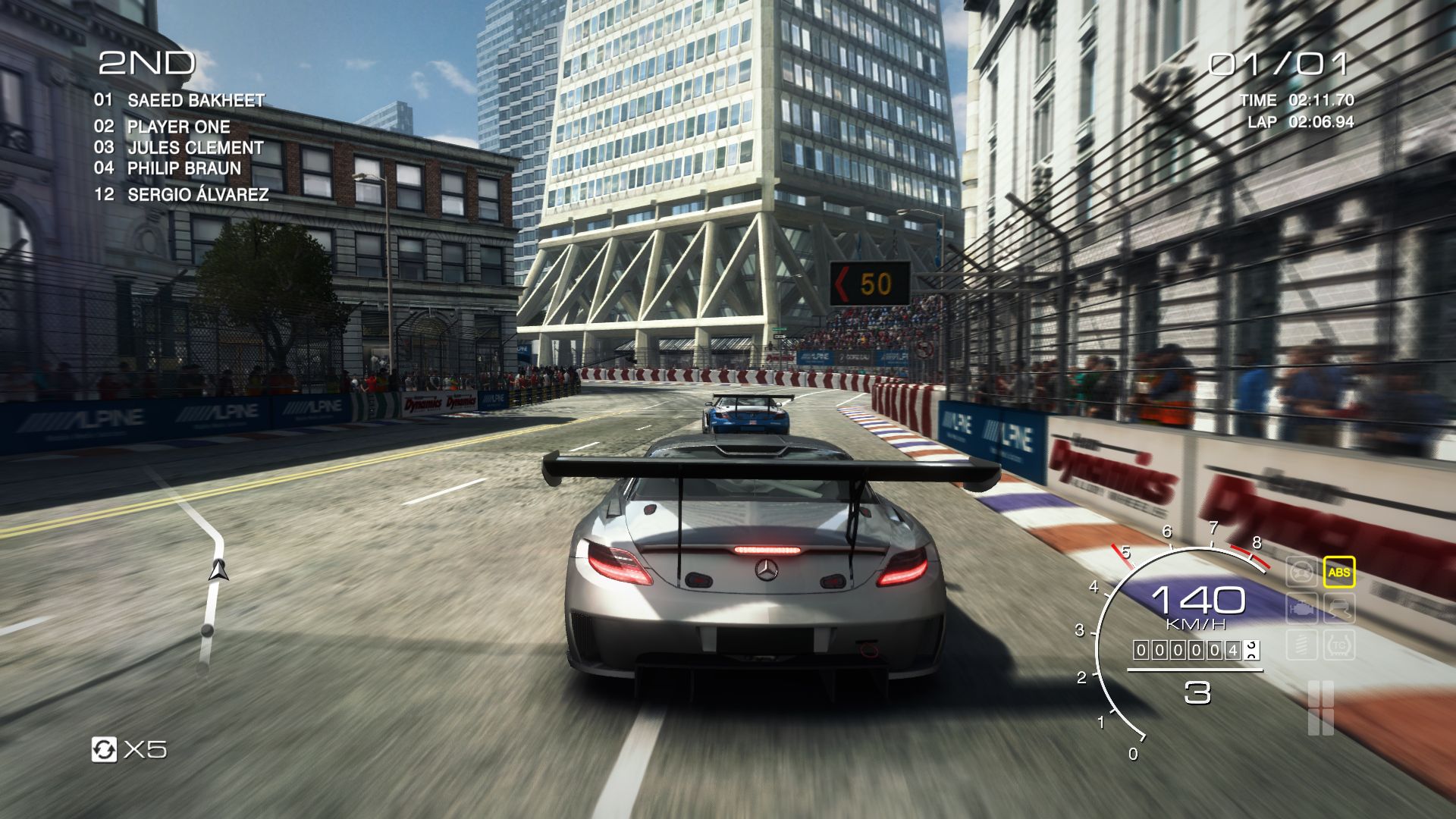Select Jules Clement in the standings
1456x819 pixels.
[x=195, y=148]
